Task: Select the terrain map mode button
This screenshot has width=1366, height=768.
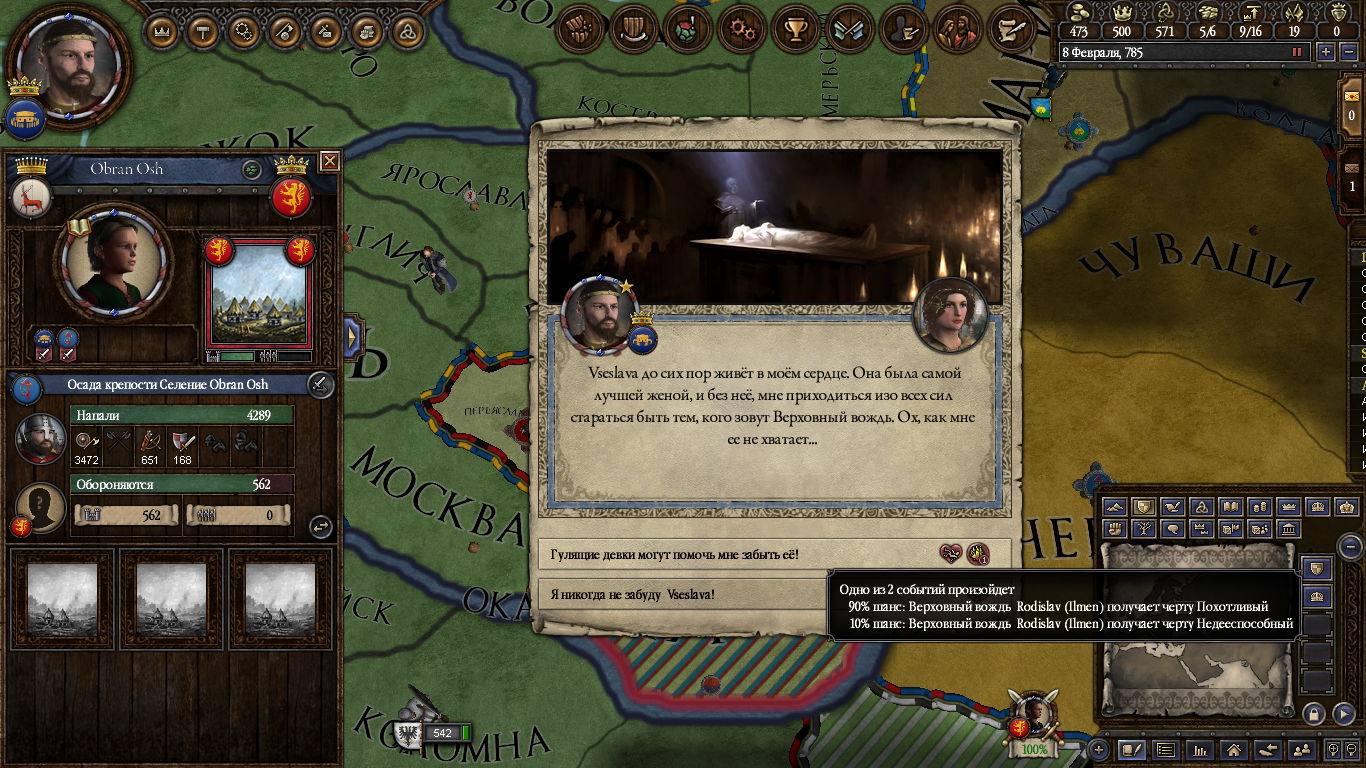Action: pos(1116,507)
